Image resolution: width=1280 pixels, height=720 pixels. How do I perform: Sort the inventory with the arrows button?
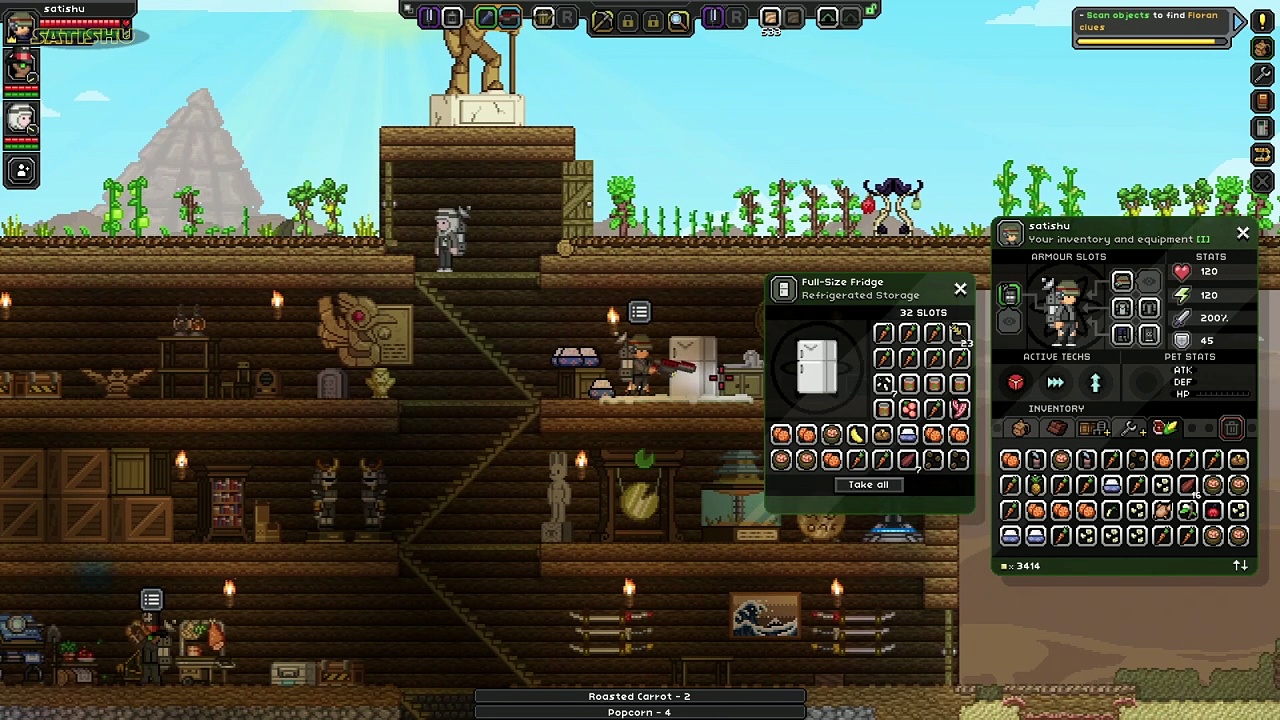[x=1240, y=566]
